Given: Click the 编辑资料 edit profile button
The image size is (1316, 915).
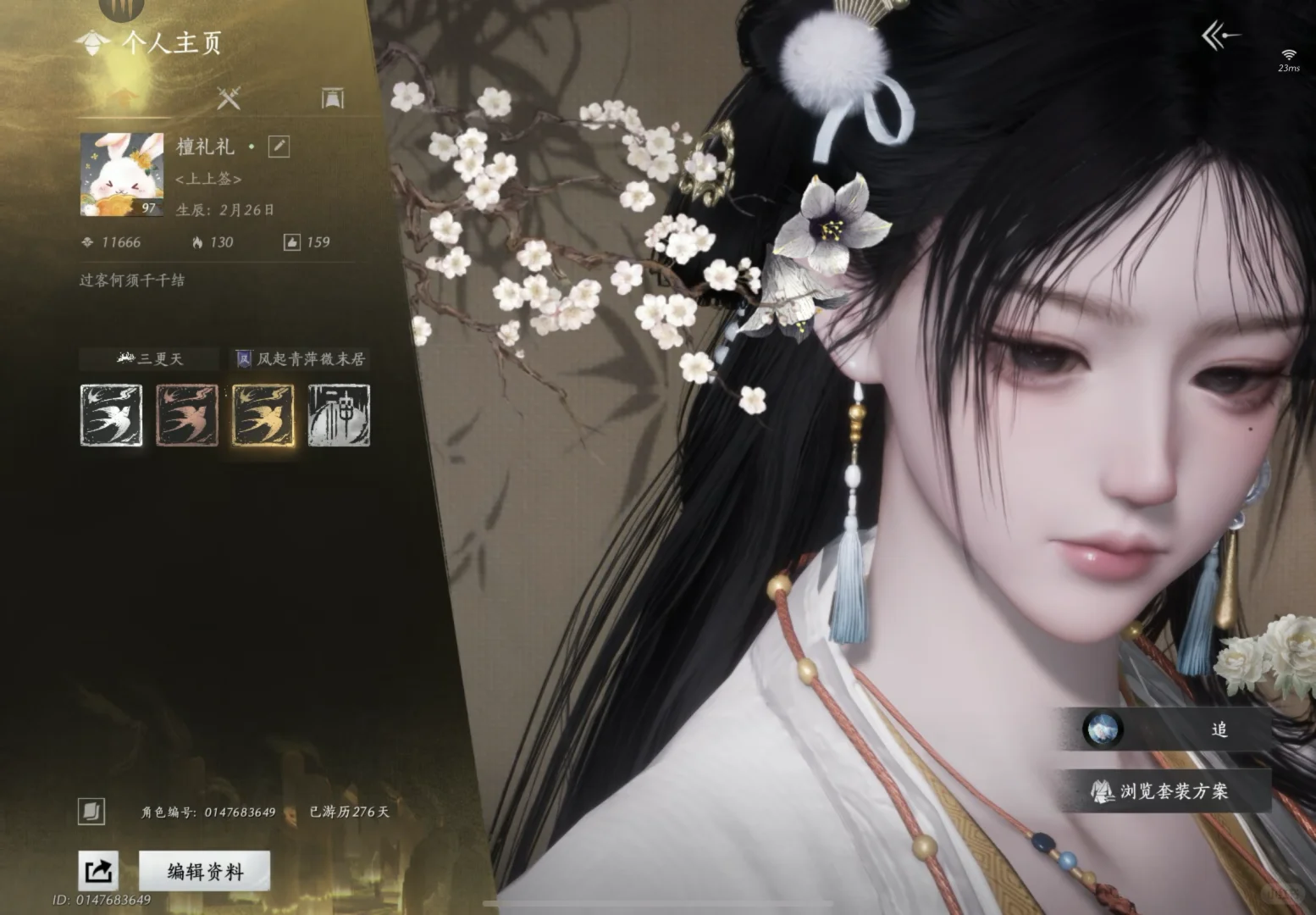Looking at the screenshot, I should (204, 871).
